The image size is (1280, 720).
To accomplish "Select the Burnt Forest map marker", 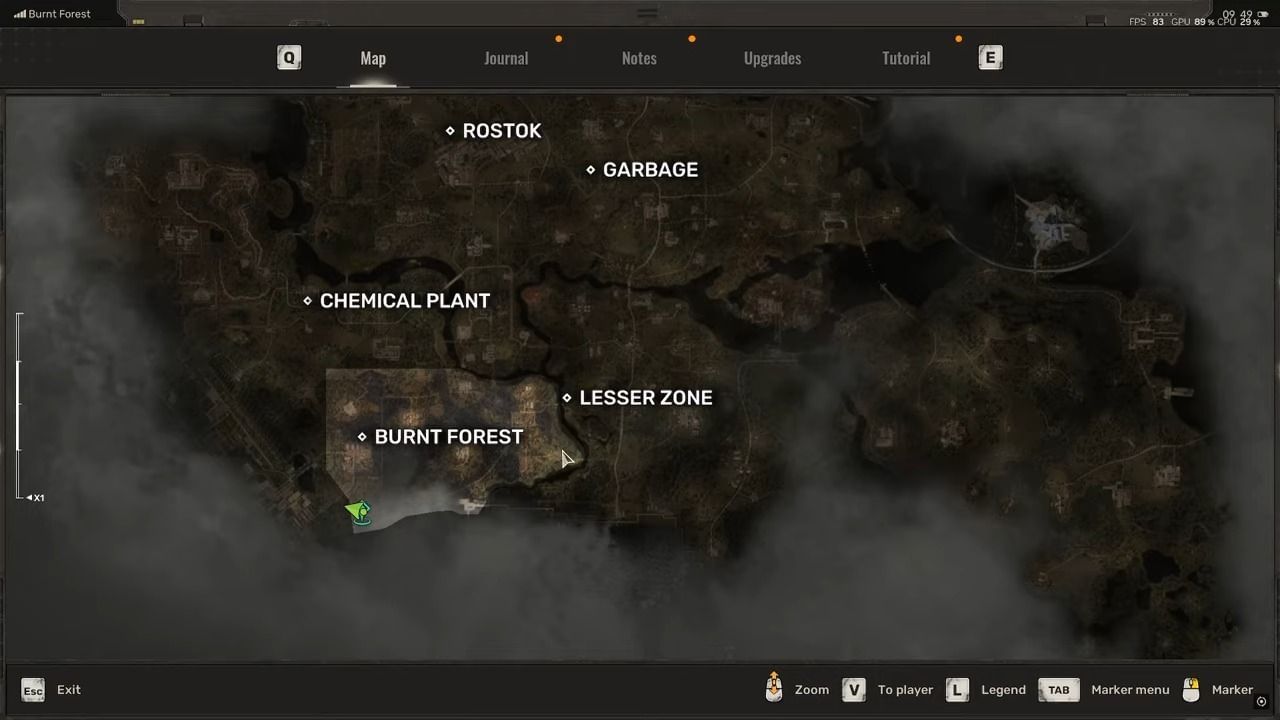I will (x=362, y=436).
